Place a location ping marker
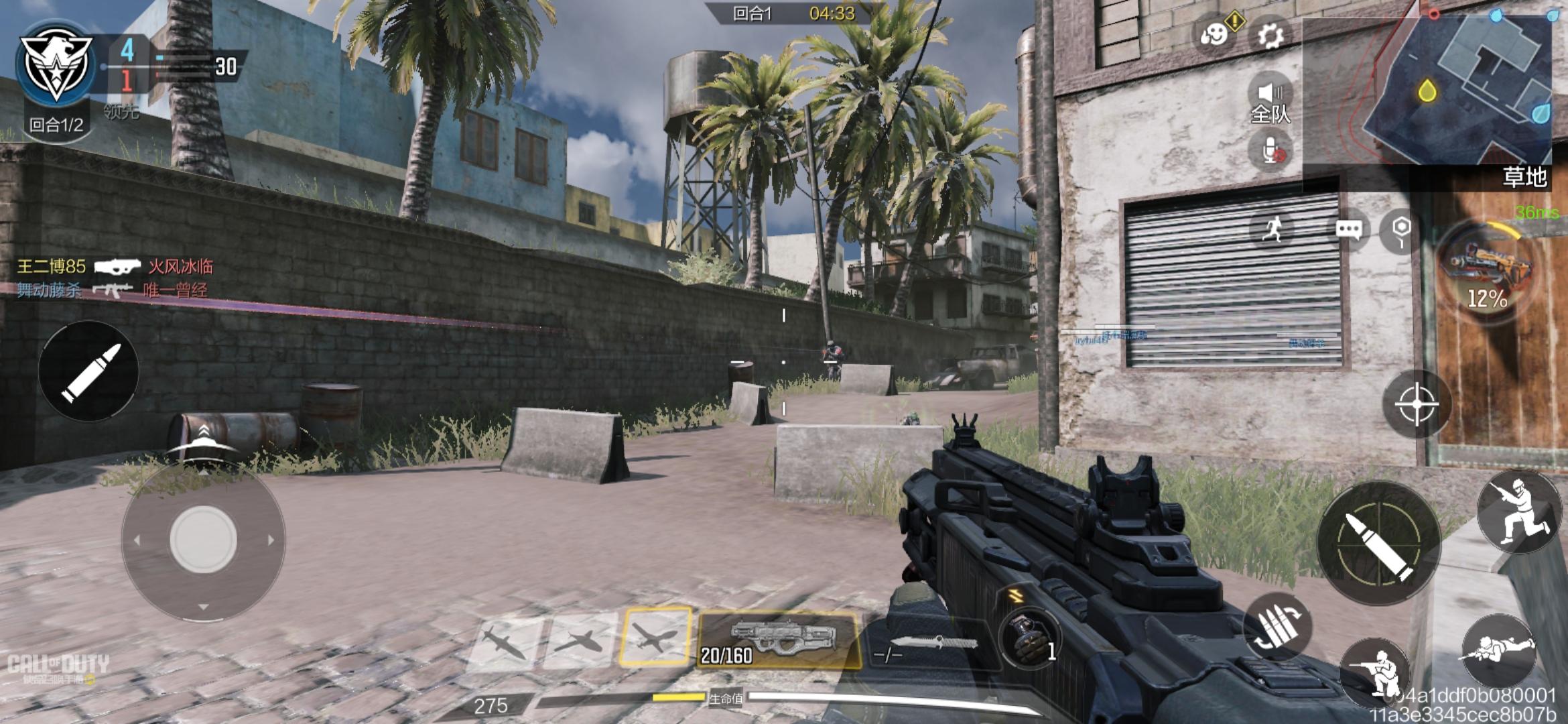This screenshot has width=1568, height=724. [x=1400, y=229]
